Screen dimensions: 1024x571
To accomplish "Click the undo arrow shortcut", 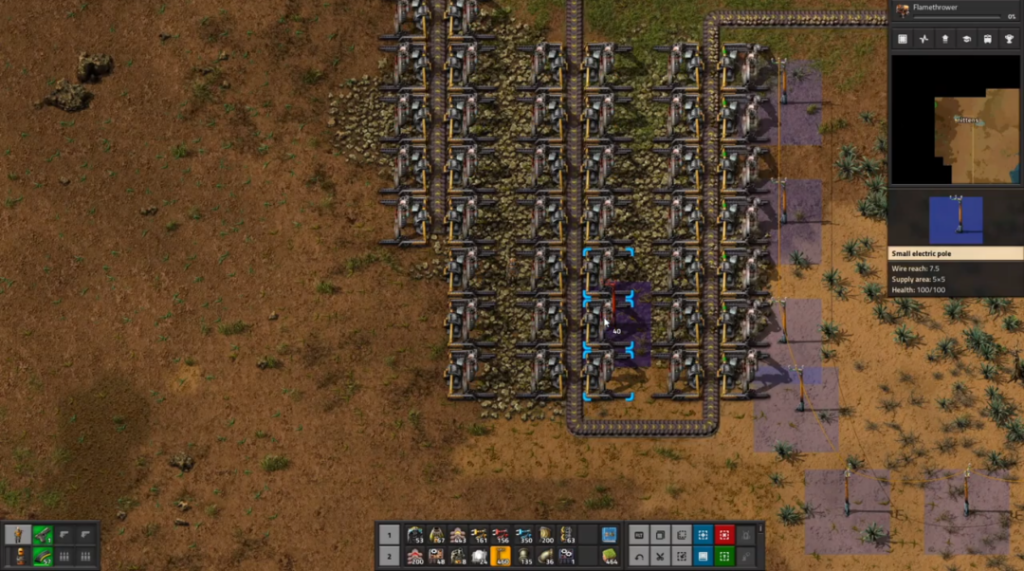I will click(639, 556).
